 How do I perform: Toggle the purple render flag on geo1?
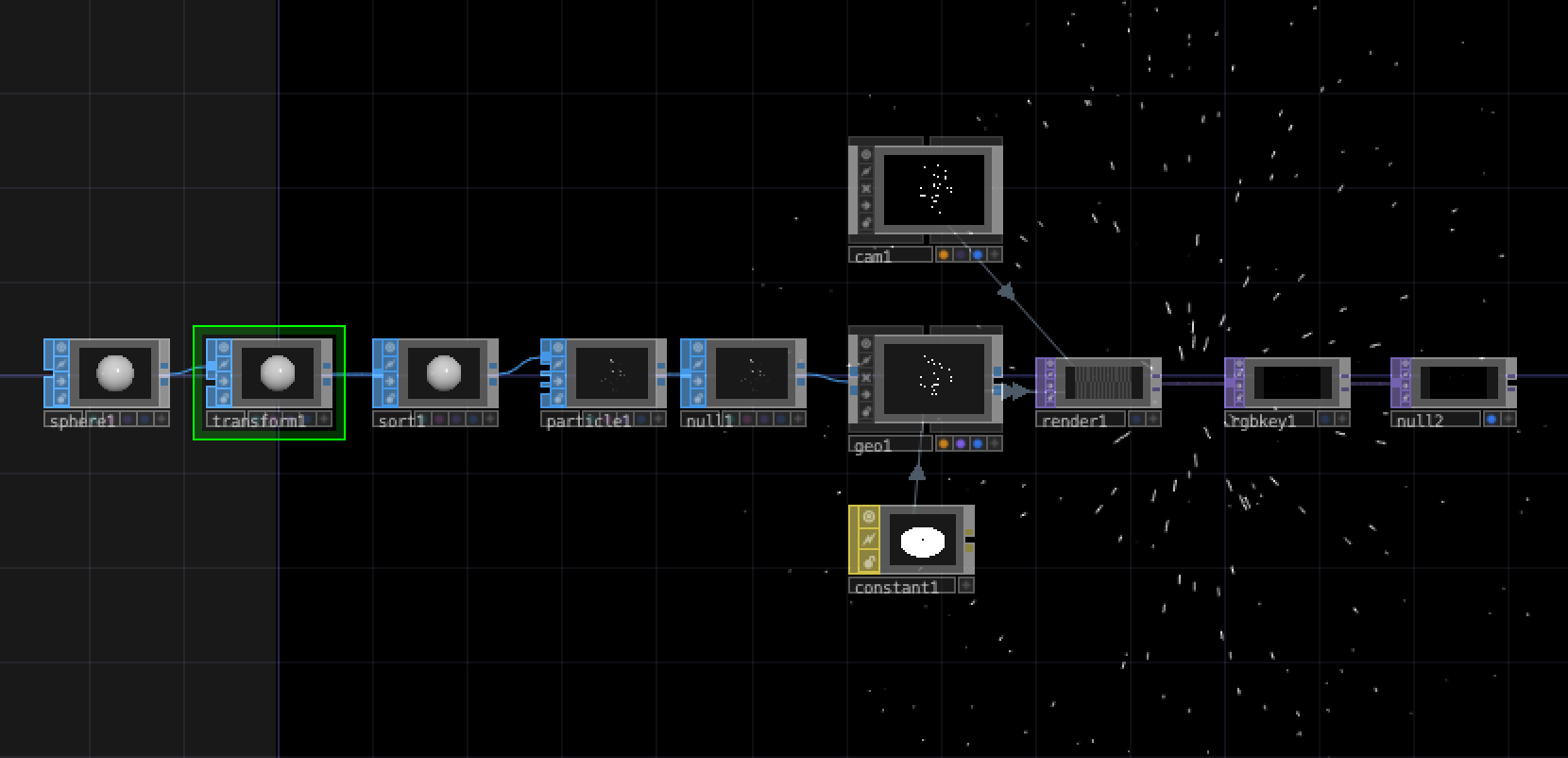[961, 443]
